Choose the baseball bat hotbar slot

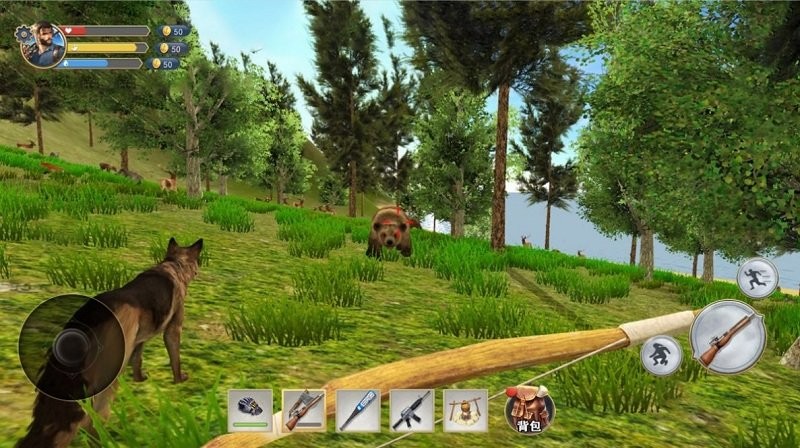[358, 410]
